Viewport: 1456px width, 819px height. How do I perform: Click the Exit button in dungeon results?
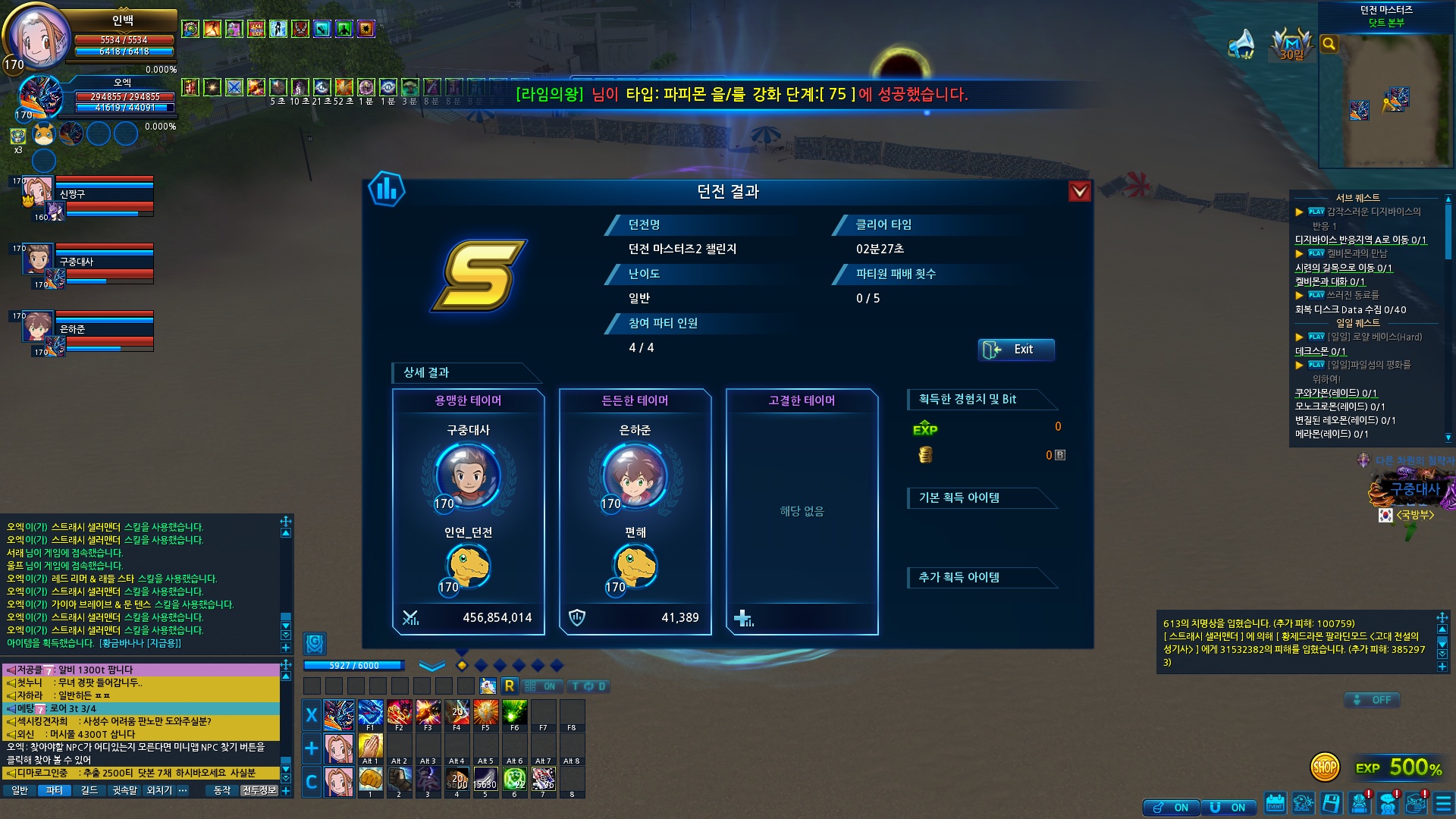[1016, 350]
